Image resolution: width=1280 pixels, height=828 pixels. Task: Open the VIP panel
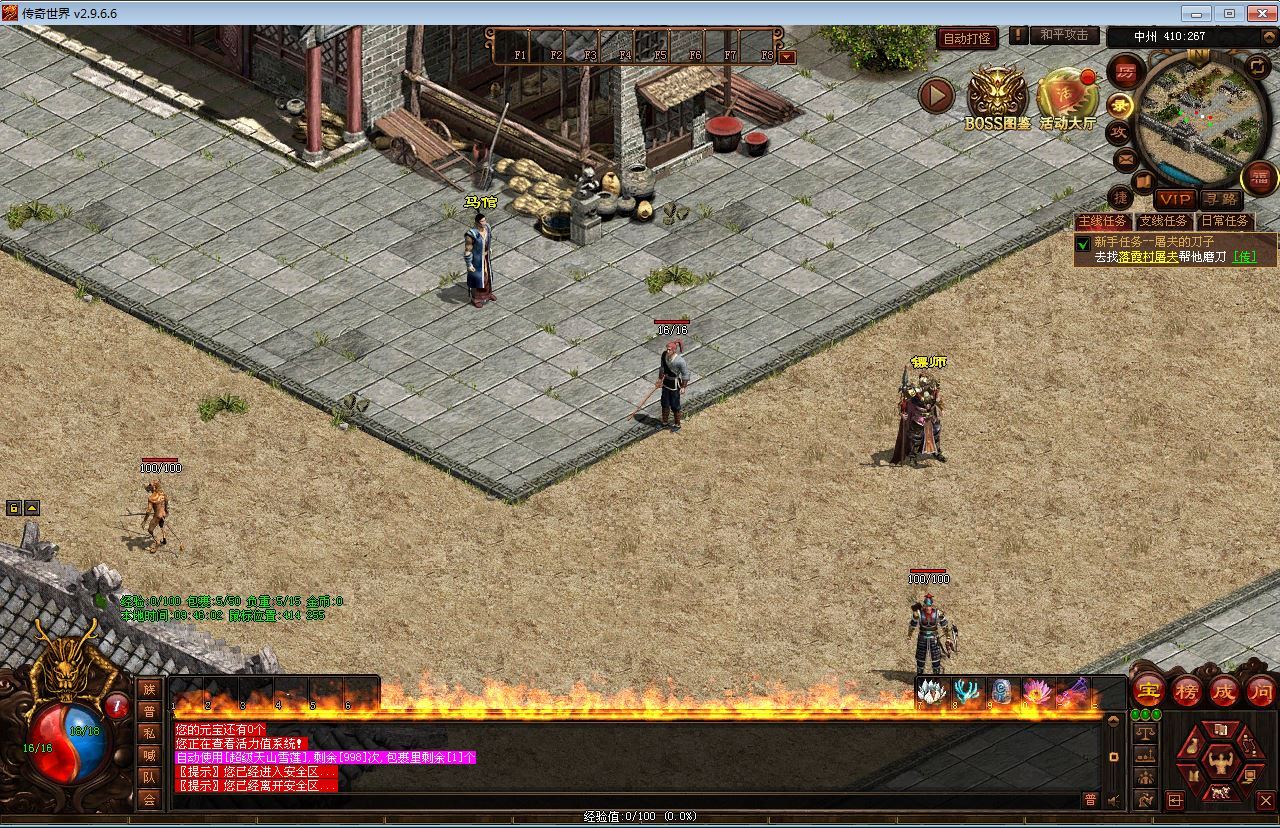pos(1175,199)
